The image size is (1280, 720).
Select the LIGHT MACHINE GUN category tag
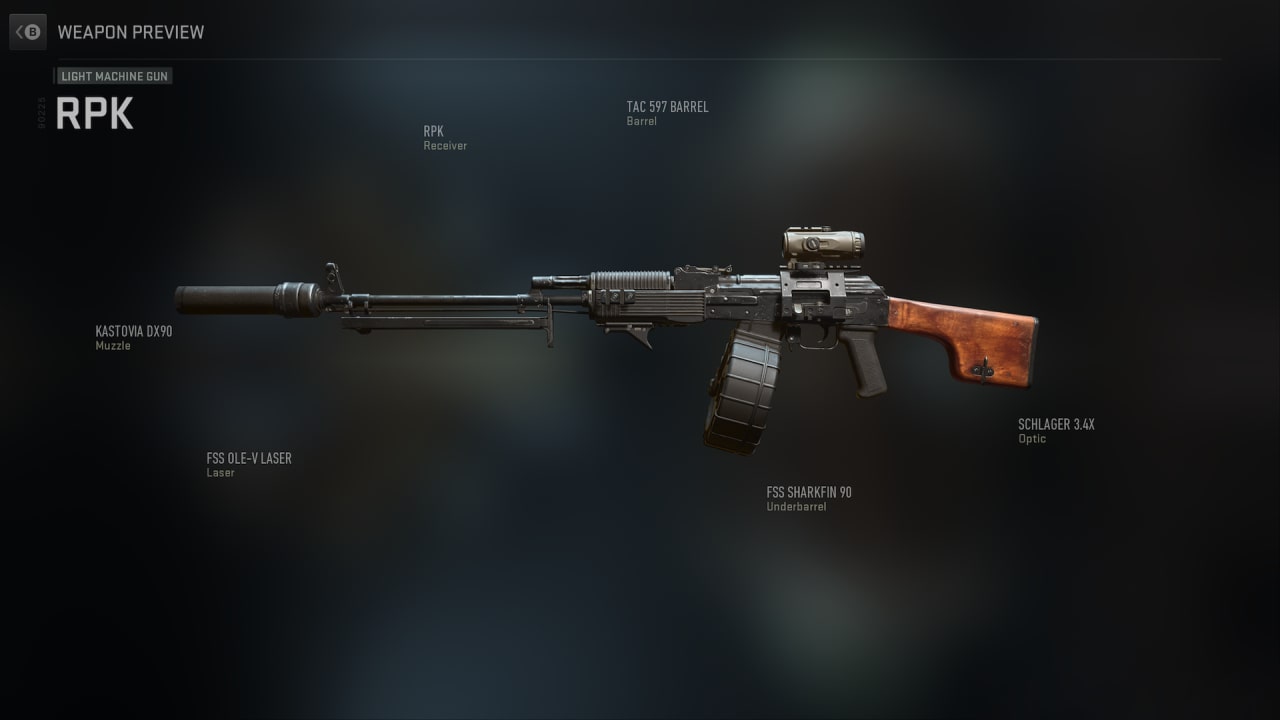114,76
